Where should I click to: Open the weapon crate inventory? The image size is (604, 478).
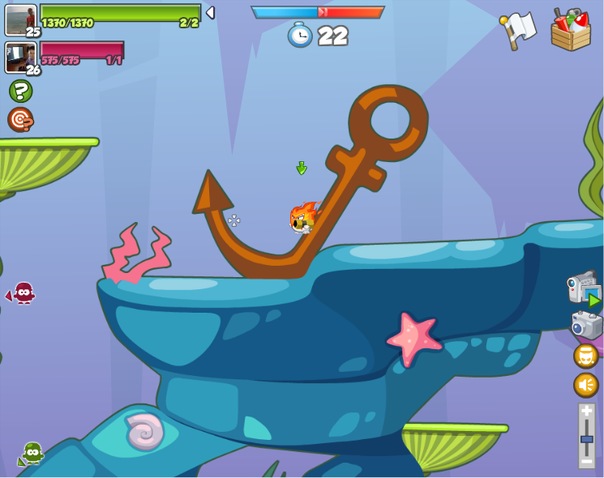[x=570, y=30]
